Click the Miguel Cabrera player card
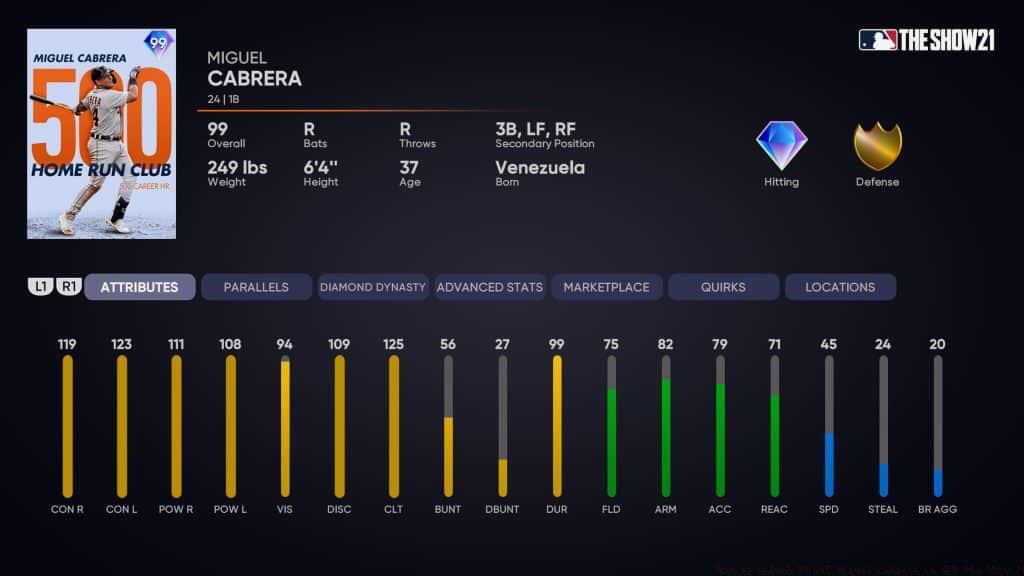This screenshot has height=576, width=1024. click(x=101, y=134)
